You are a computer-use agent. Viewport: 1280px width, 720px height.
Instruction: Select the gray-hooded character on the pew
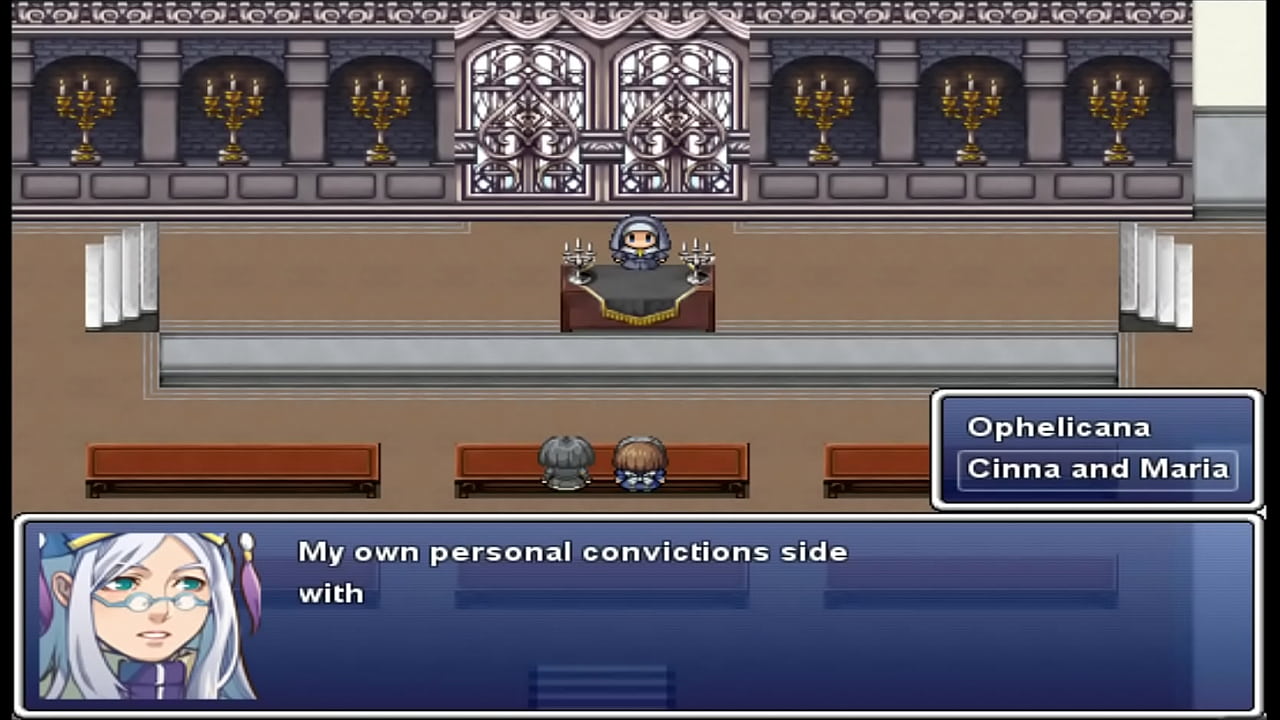tap(566, 462)
